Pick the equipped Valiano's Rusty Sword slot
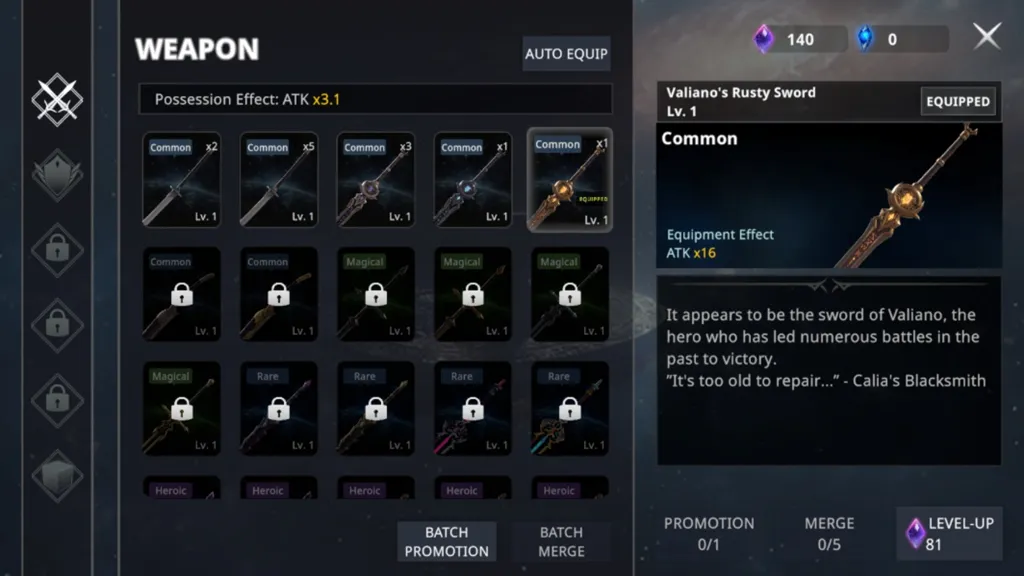The width and height of the screenshot is (1024, 576). coord(569,180)
